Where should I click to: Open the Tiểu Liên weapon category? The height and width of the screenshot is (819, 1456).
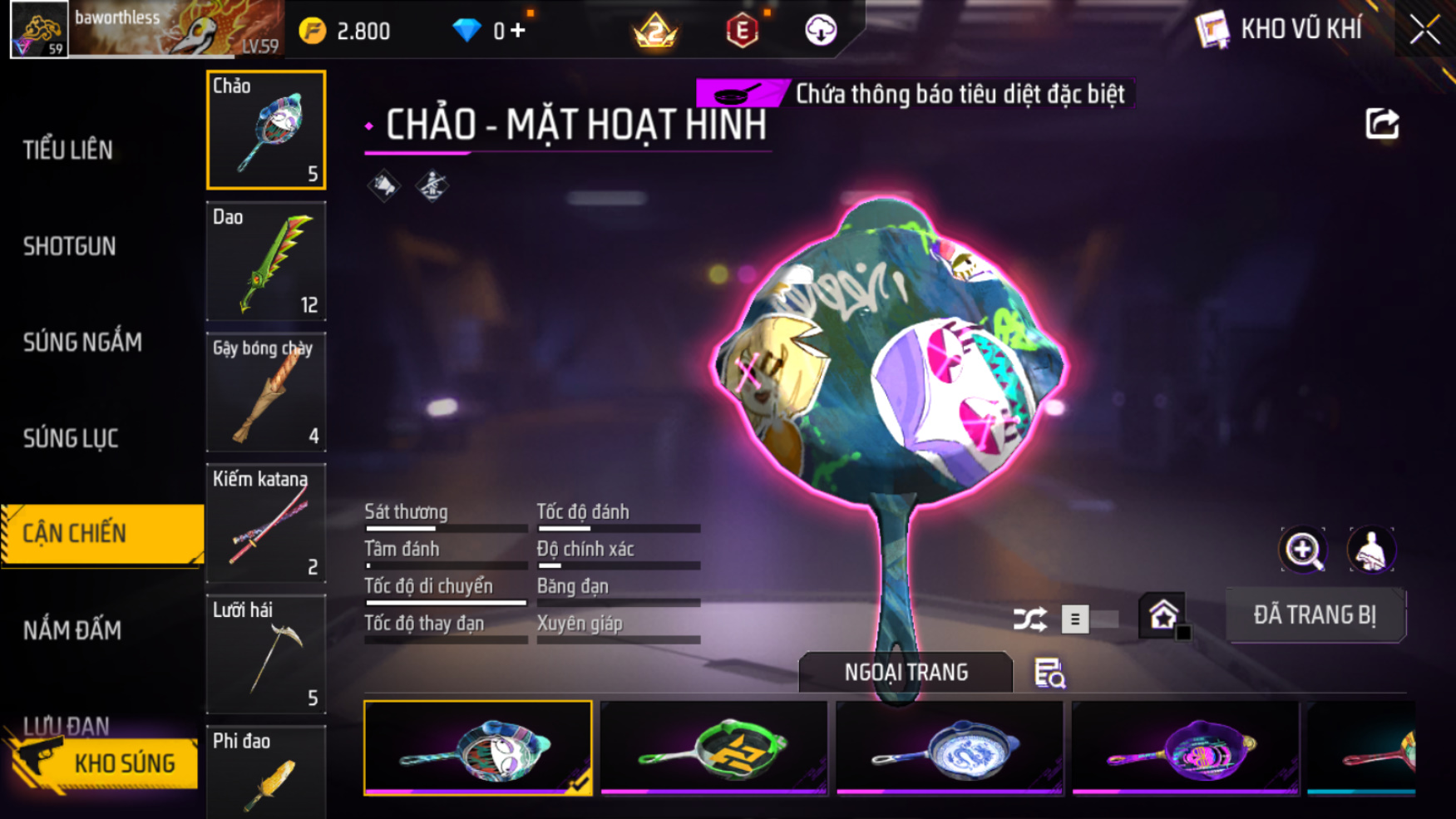[x=68, y=150]
